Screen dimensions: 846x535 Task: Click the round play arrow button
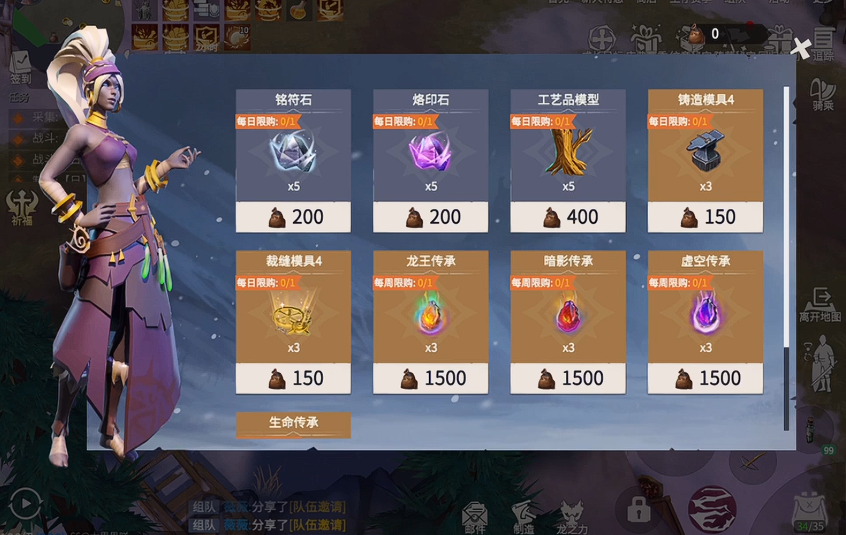click(x=25, y=503)
